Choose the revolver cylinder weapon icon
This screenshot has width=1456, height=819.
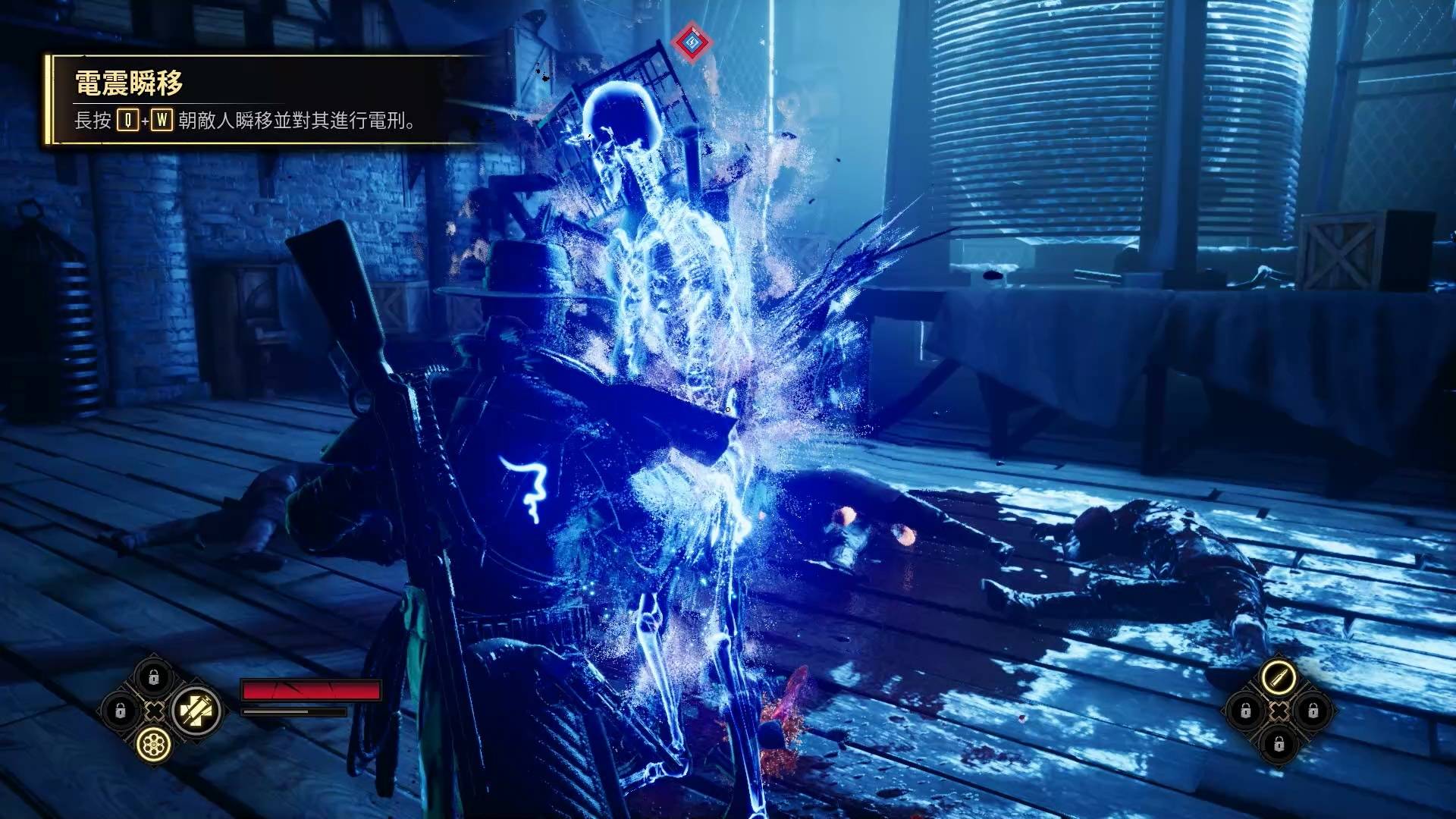pos(154,745)
